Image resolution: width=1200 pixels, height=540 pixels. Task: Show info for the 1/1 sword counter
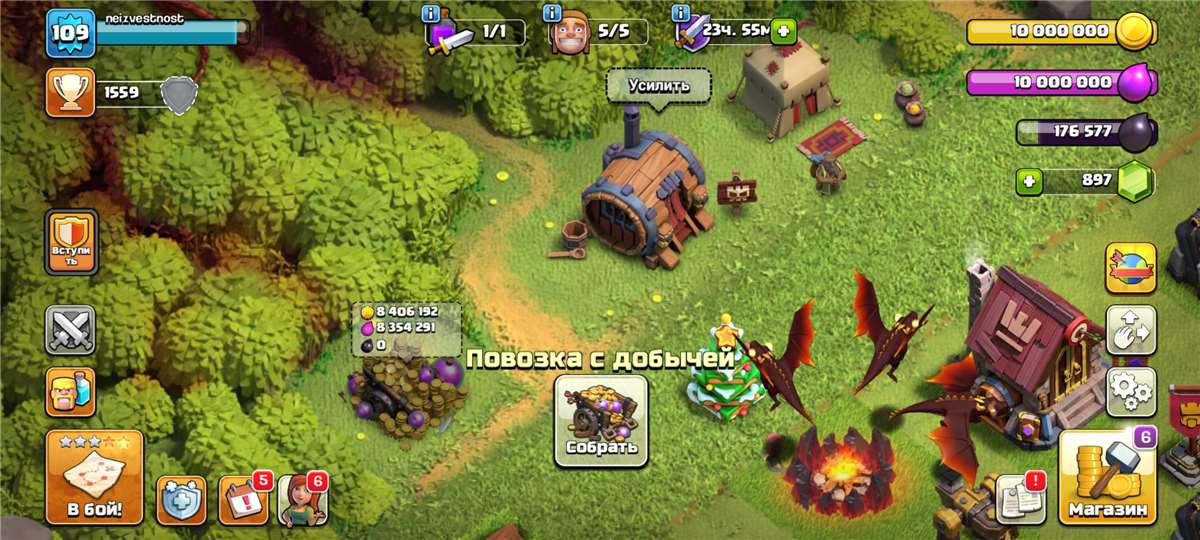tap(432, 13)
